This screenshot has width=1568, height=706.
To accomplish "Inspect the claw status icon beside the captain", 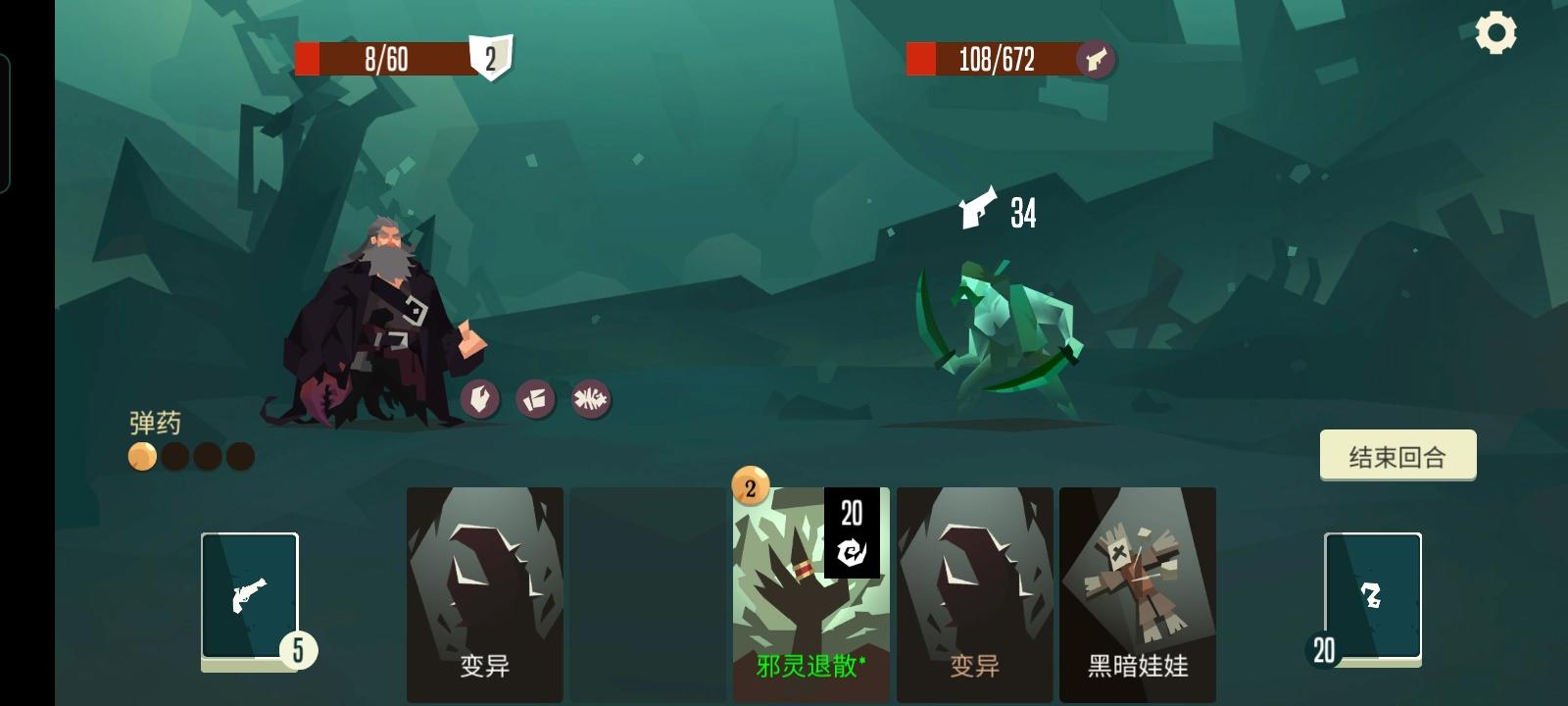I will [479, 399].
